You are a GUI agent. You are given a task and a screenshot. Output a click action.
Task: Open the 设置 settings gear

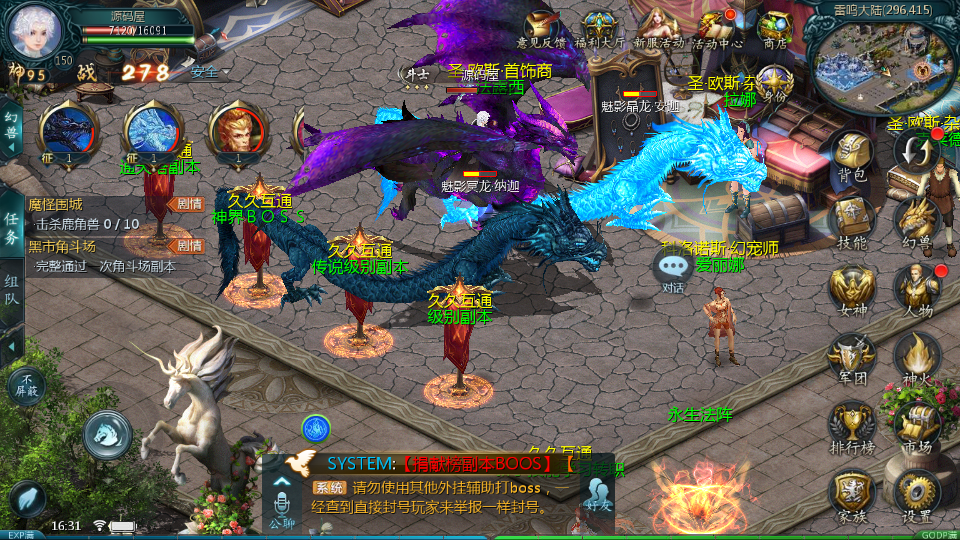(x=915, y=494)
